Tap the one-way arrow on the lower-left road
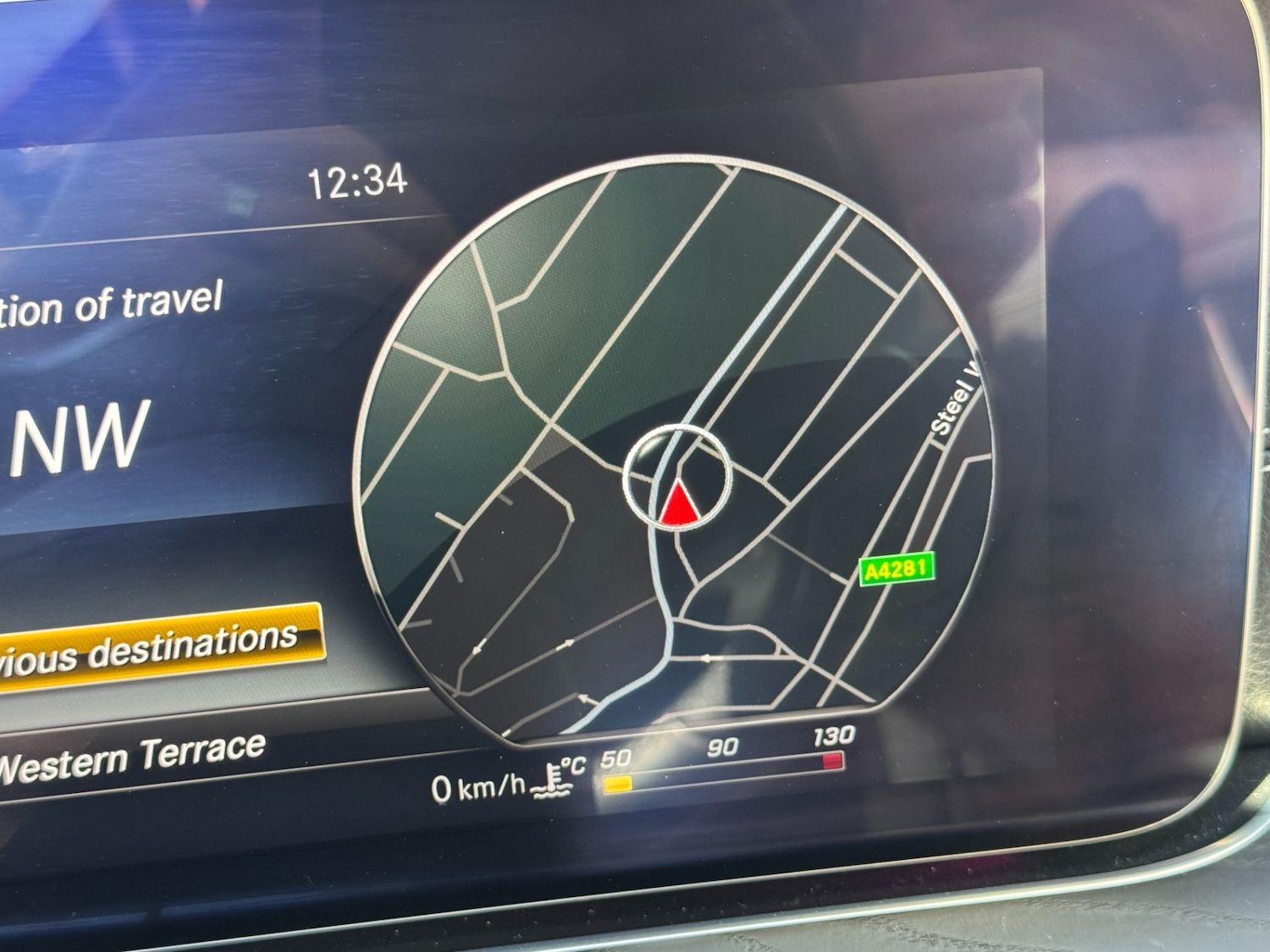 click(478, 647)
